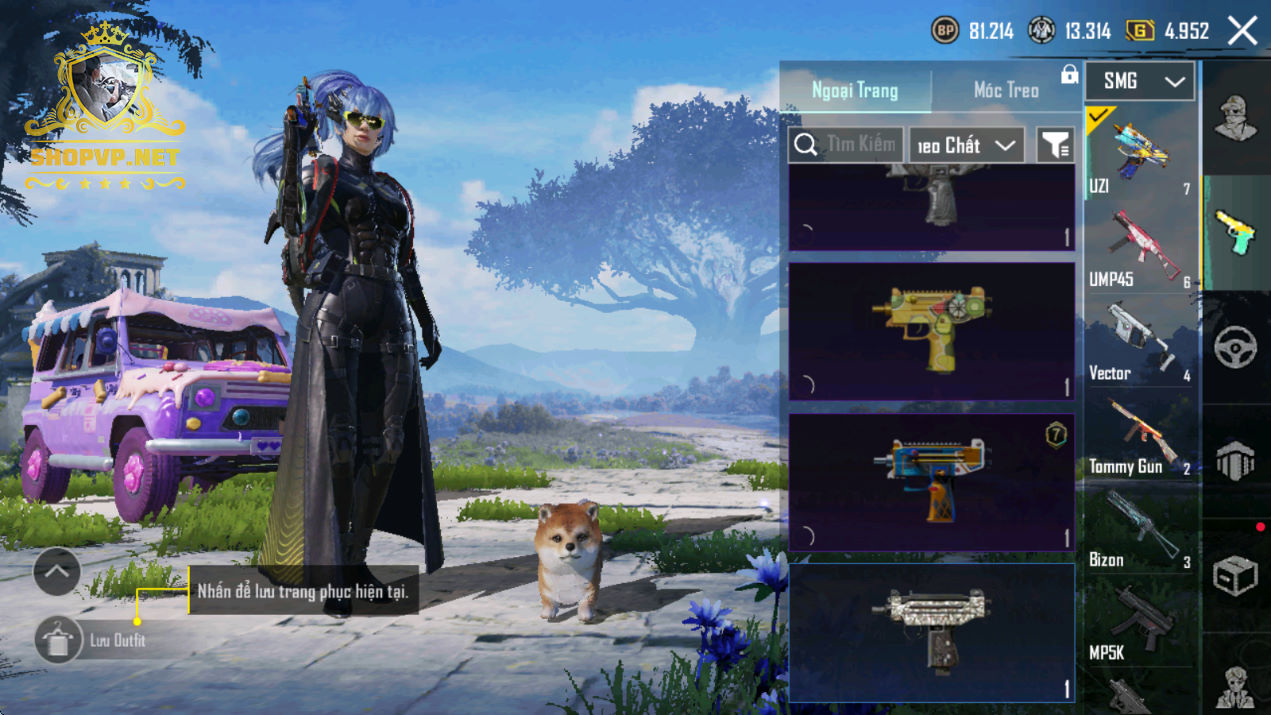Save current look with Lưu Outfit
The width and height of the screenshot is (1271, 715).
[58, 640]
